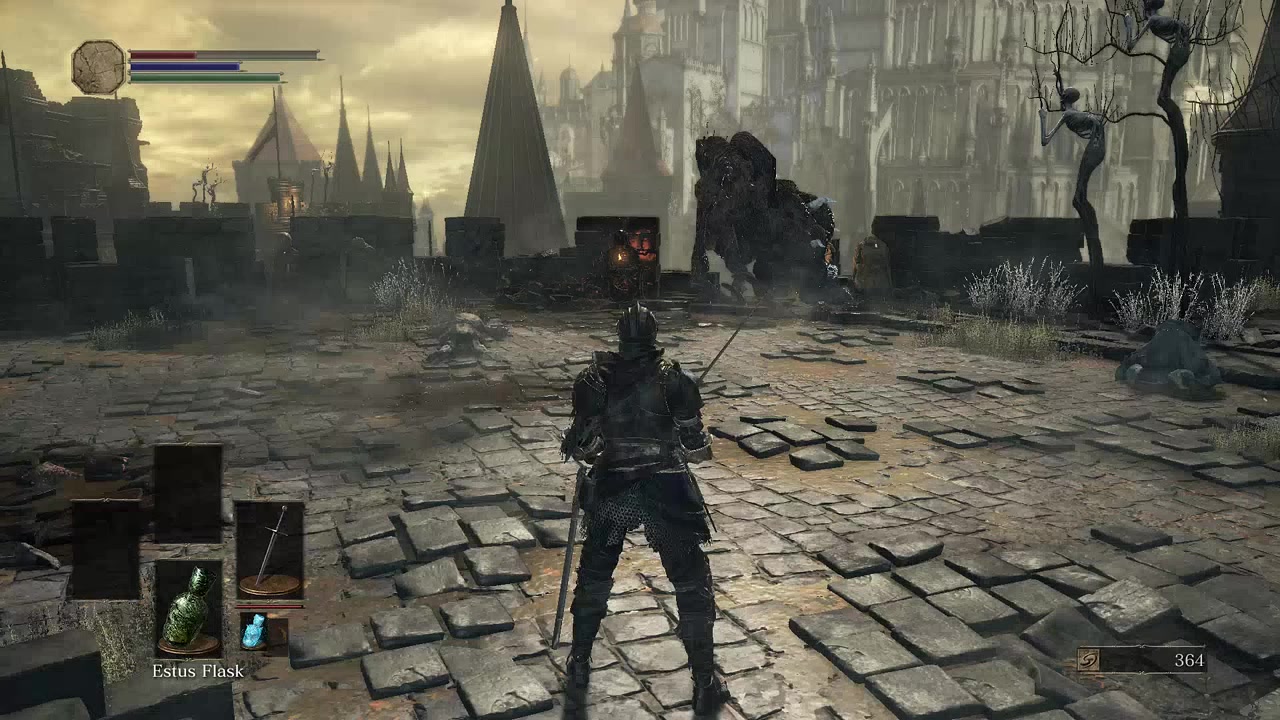Click the character emblem beside the health bar
1280x720 pixels.
pyautogui.click(x=98, y=67)
